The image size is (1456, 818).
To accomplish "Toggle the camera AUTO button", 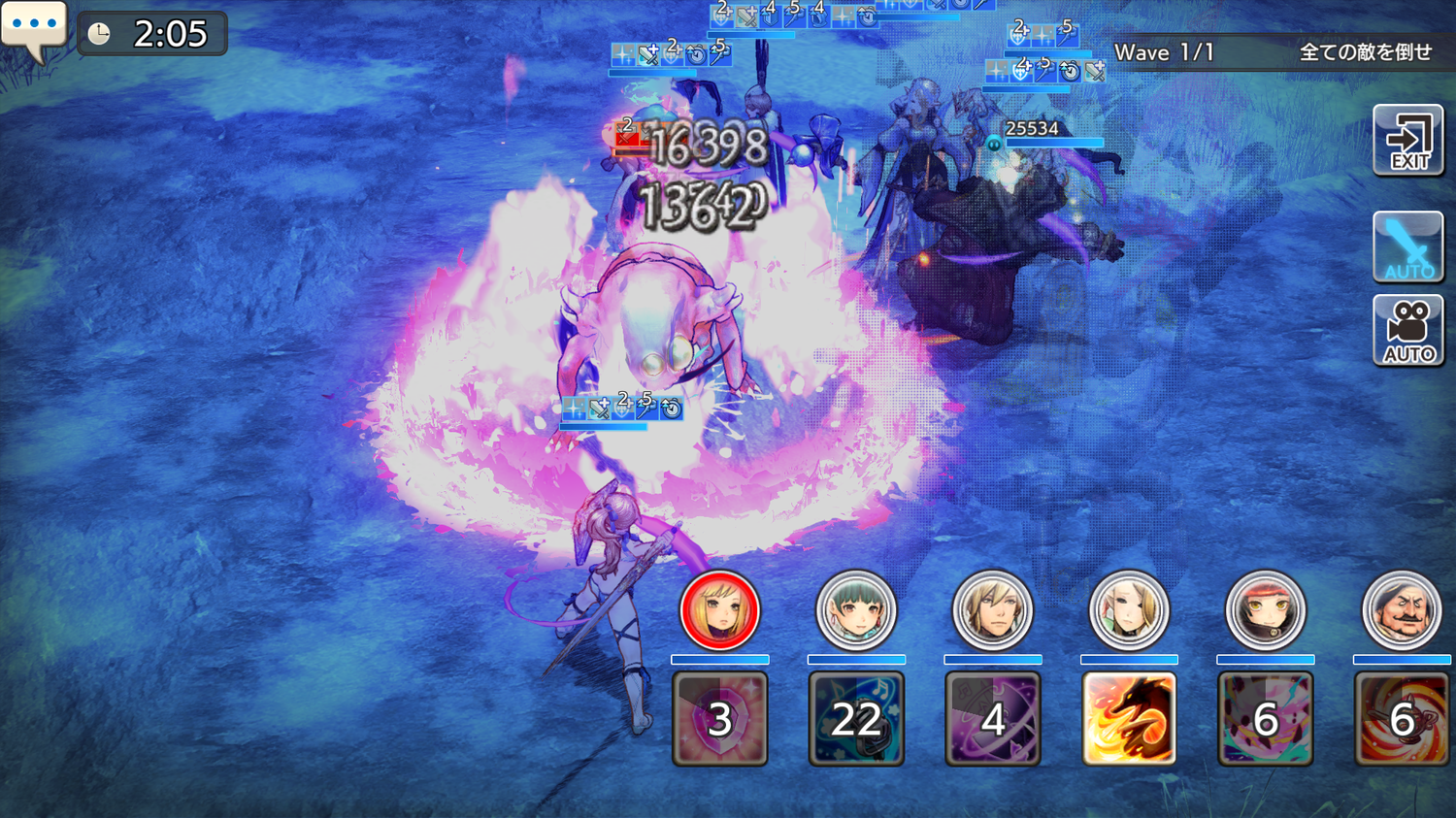I will tap(1408, 331).
